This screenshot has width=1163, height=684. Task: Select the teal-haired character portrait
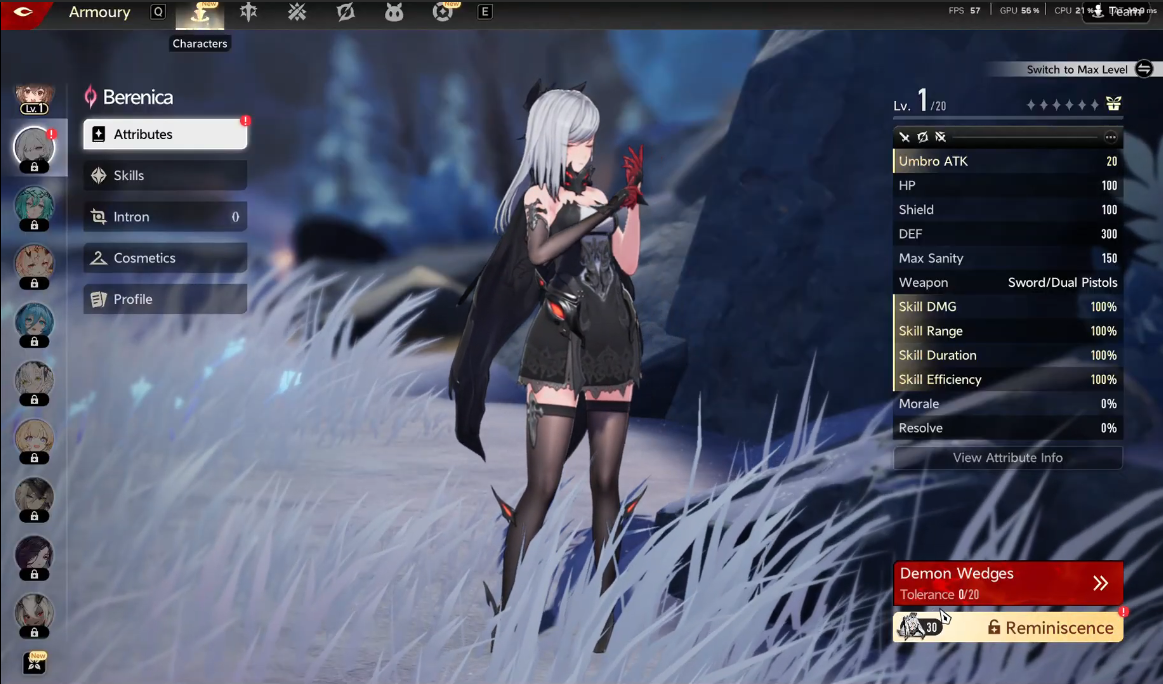(x=34, y=206)
